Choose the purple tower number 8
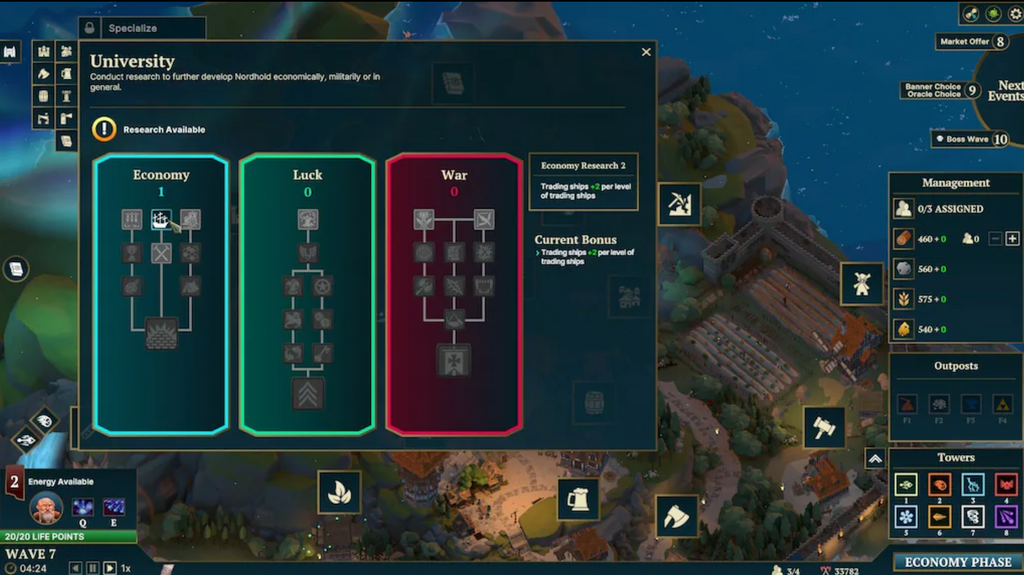 tap(1004, 516)
